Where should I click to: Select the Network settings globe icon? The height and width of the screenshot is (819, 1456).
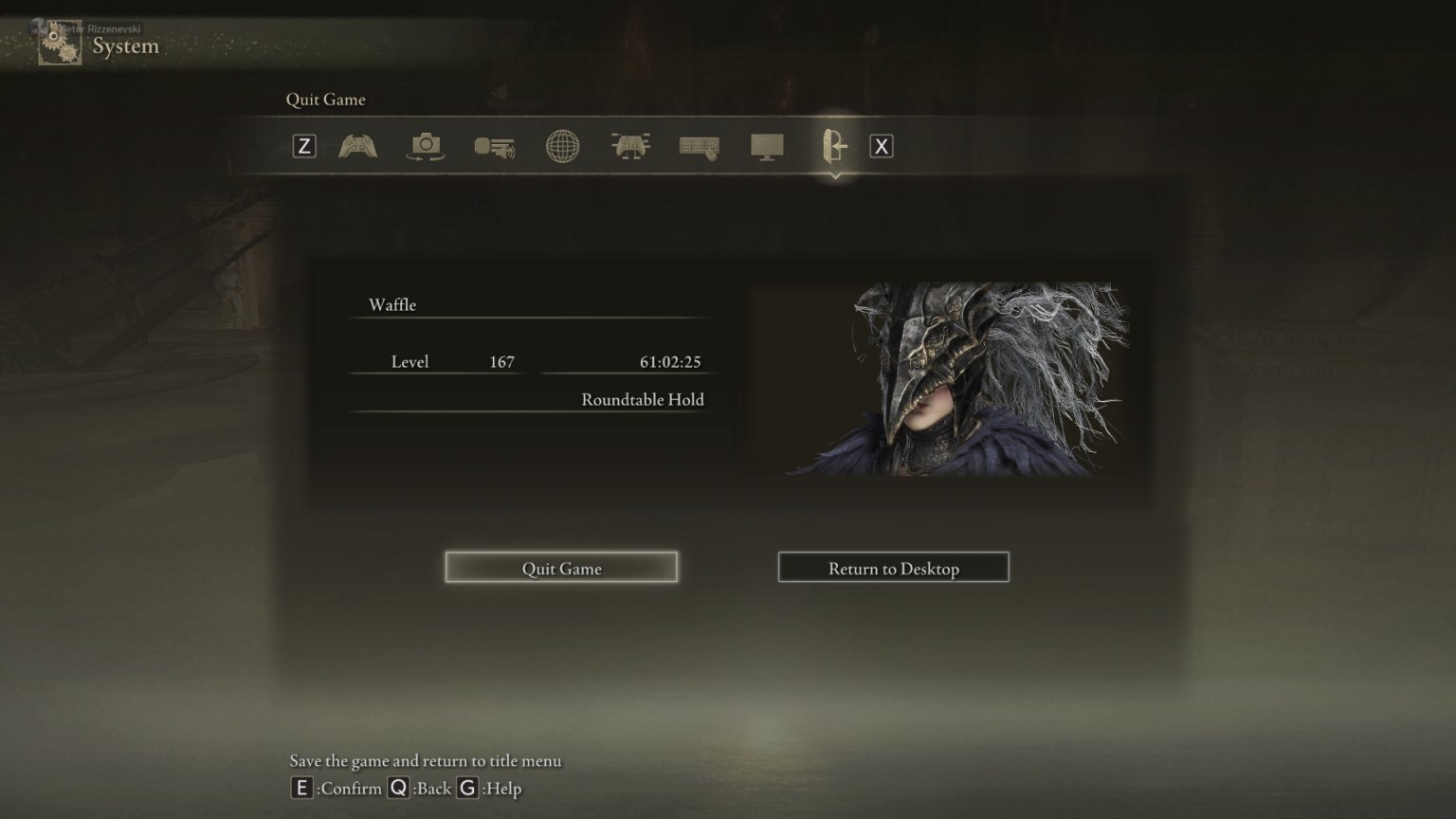pos(563,146)
